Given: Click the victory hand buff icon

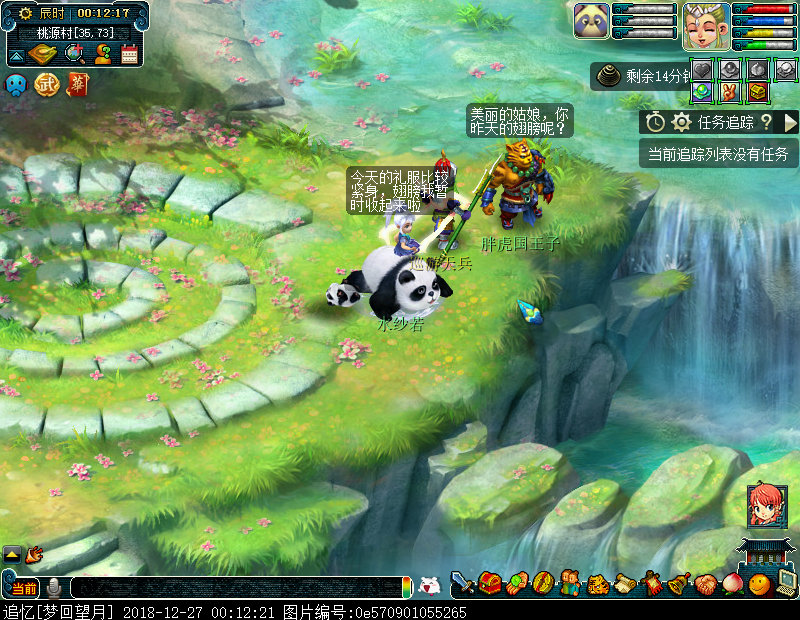Looking at the screenshot, I should pyautogui.click(x=729, y=91).
